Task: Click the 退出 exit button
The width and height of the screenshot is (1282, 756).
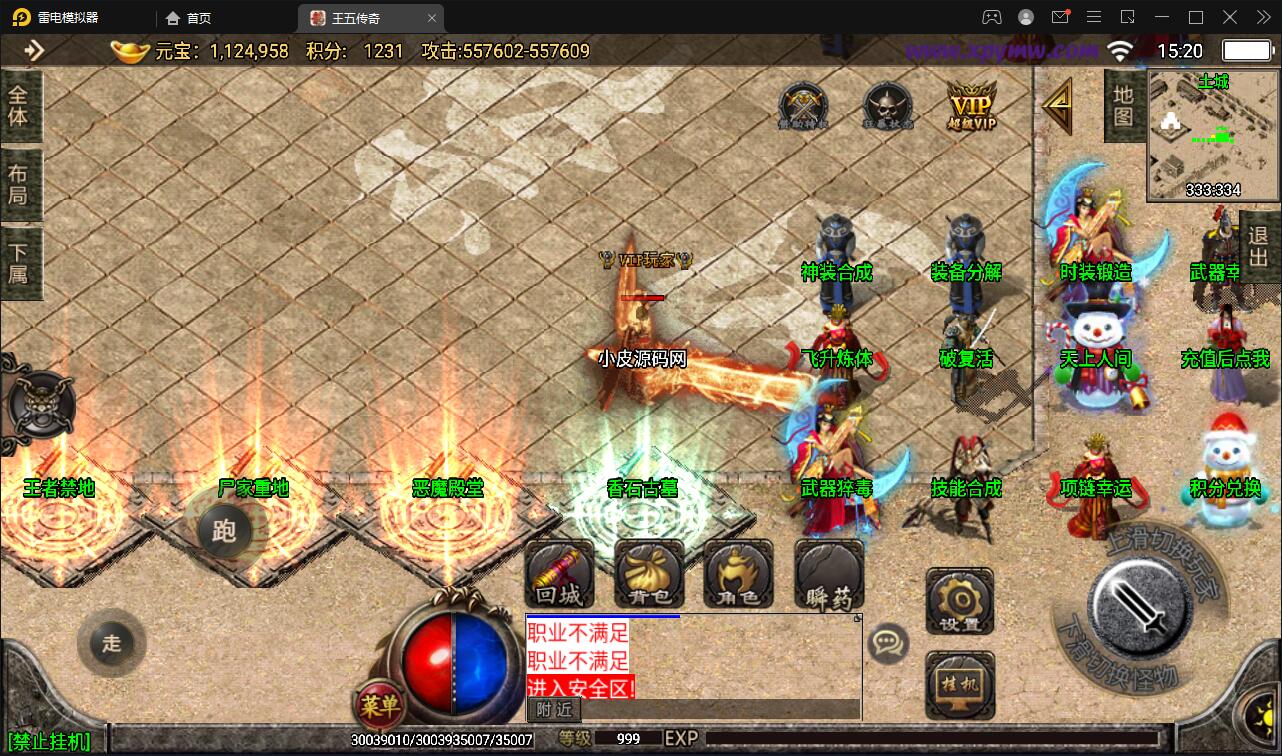Action: [1259, 248]
